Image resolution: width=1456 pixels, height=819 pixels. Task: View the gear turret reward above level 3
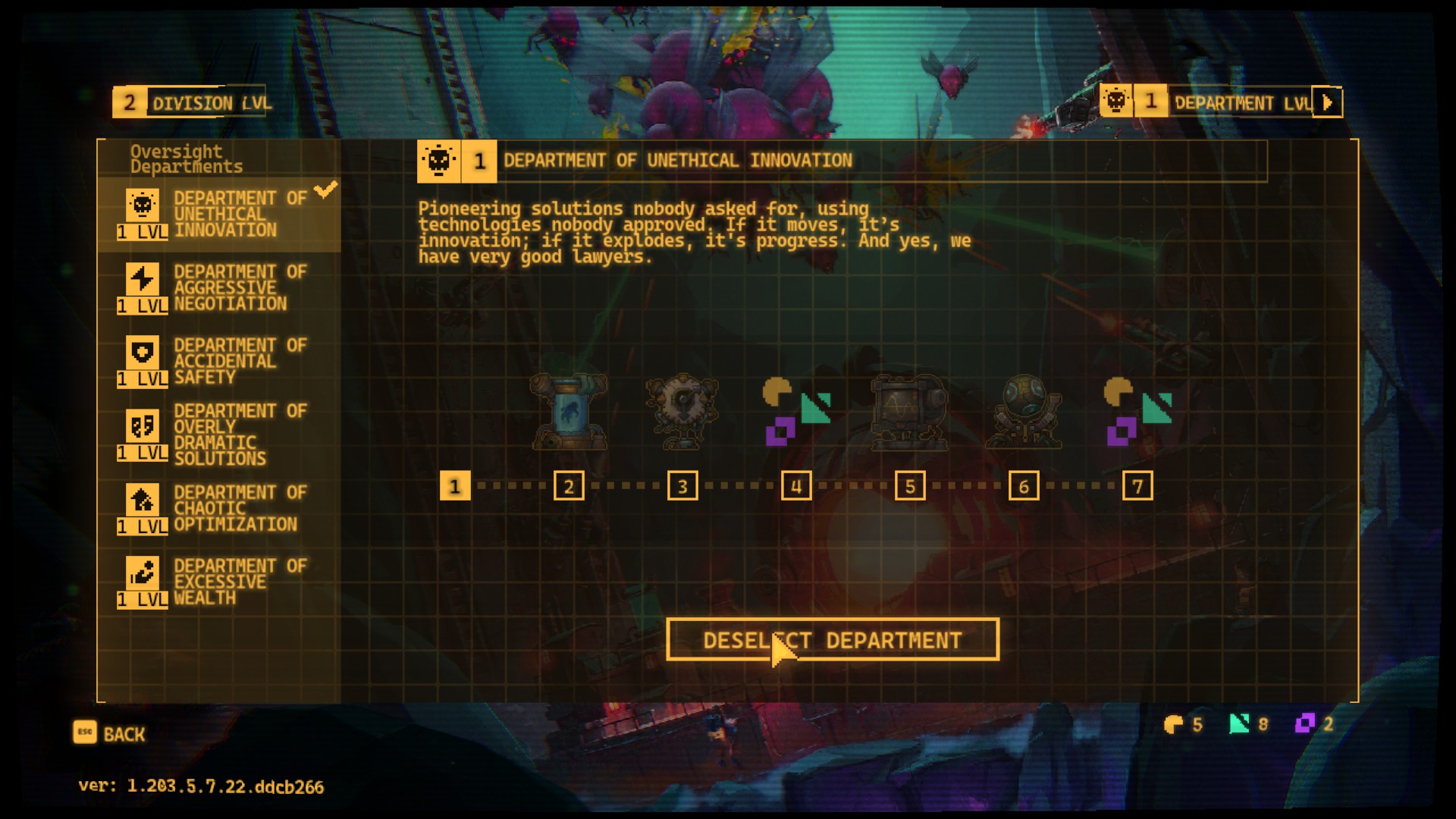click(682, 412)
